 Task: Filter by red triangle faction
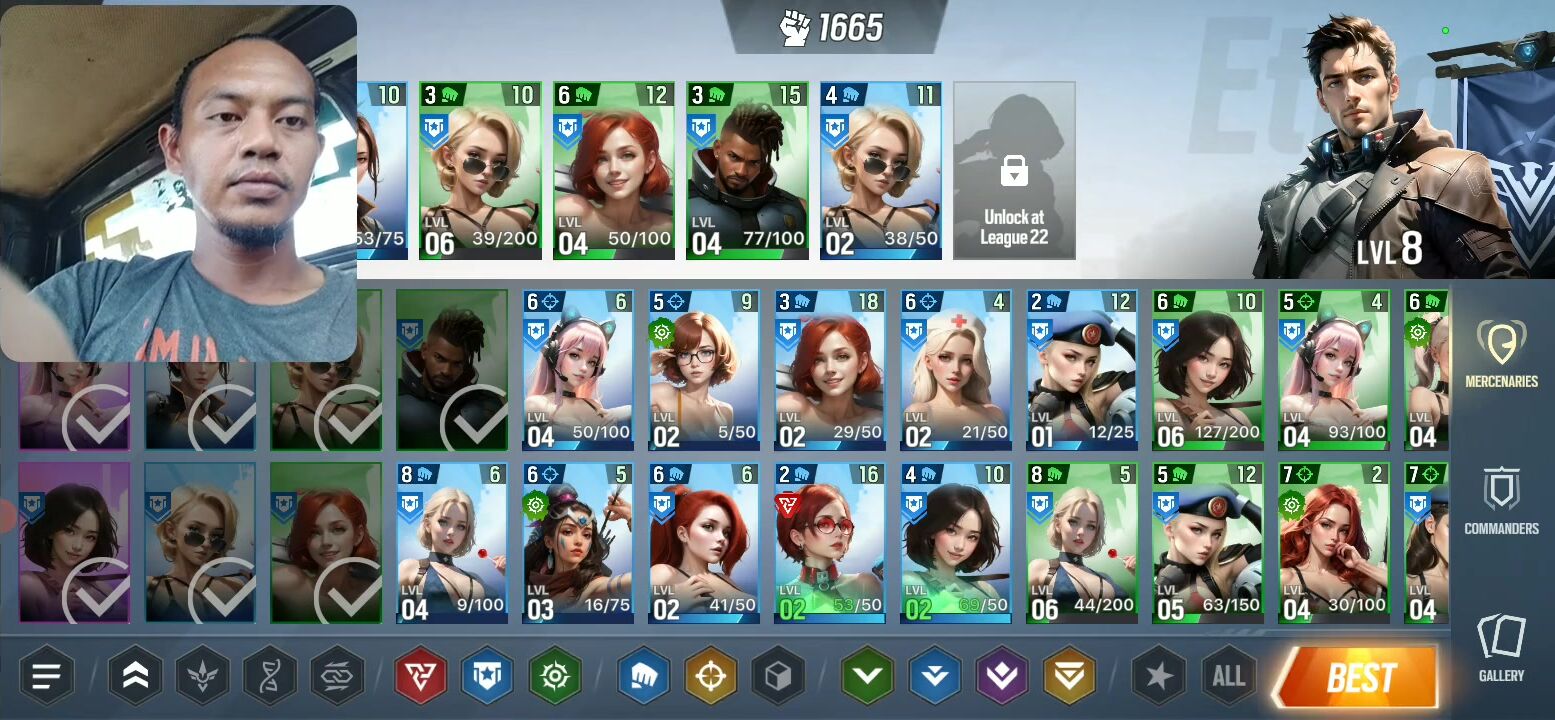point(418,677)
